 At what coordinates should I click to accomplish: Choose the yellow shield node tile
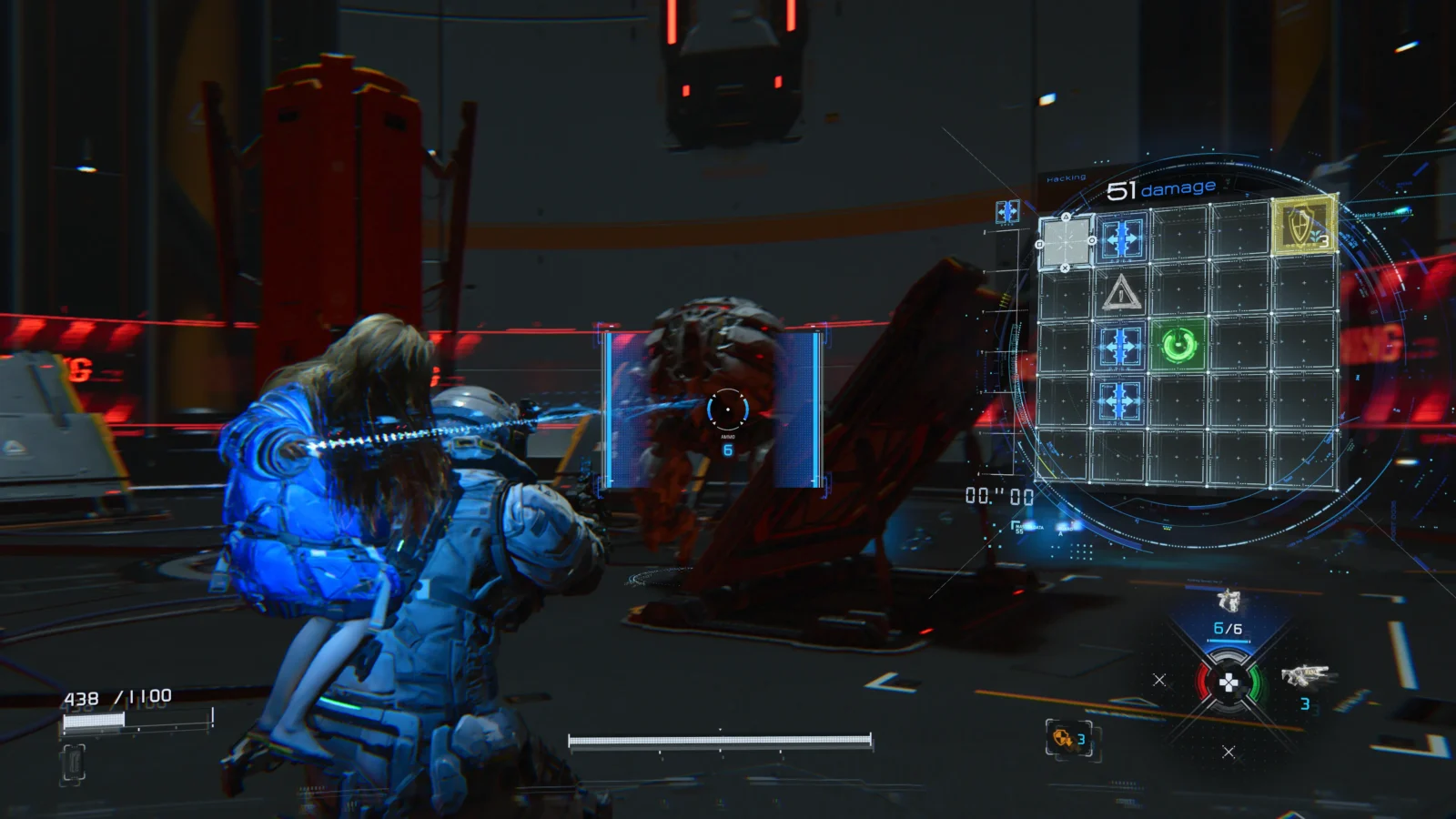coord(1303,224)
